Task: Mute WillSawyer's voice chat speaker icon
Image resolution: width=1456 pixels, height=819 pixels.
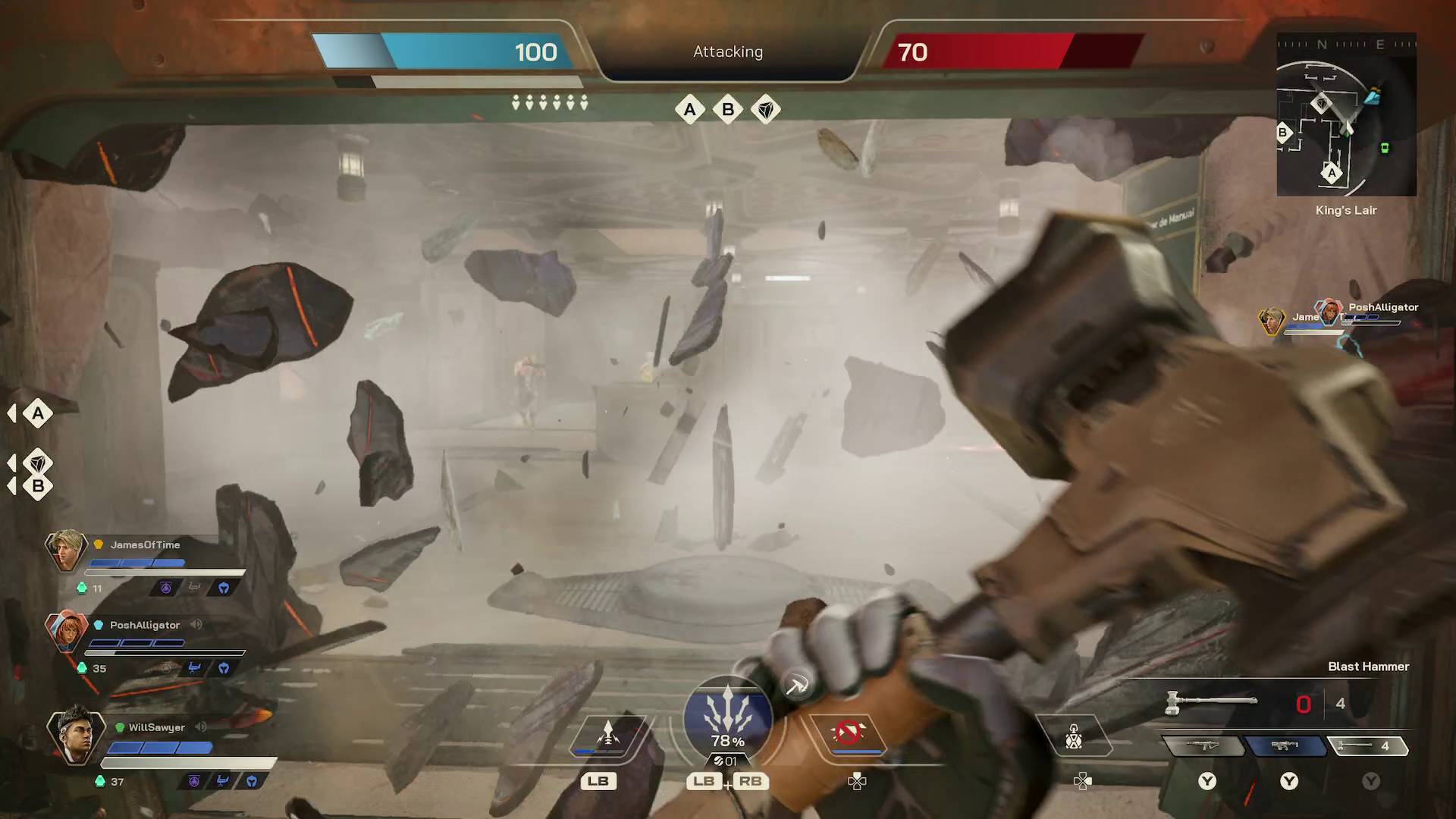Action: tap(201, 727)
